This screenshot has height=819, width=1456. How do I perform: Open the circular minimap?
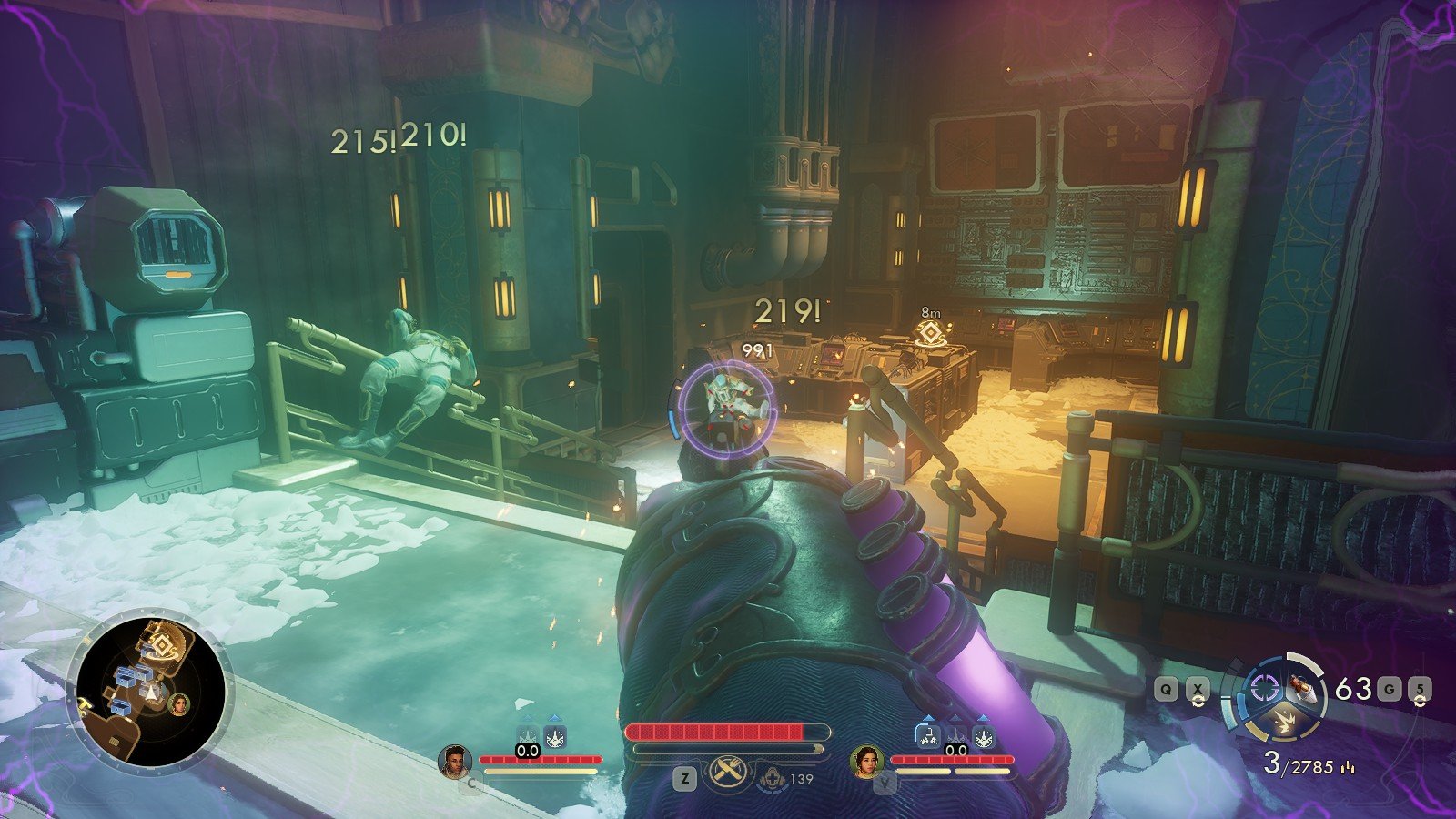[x=150, y=687]
